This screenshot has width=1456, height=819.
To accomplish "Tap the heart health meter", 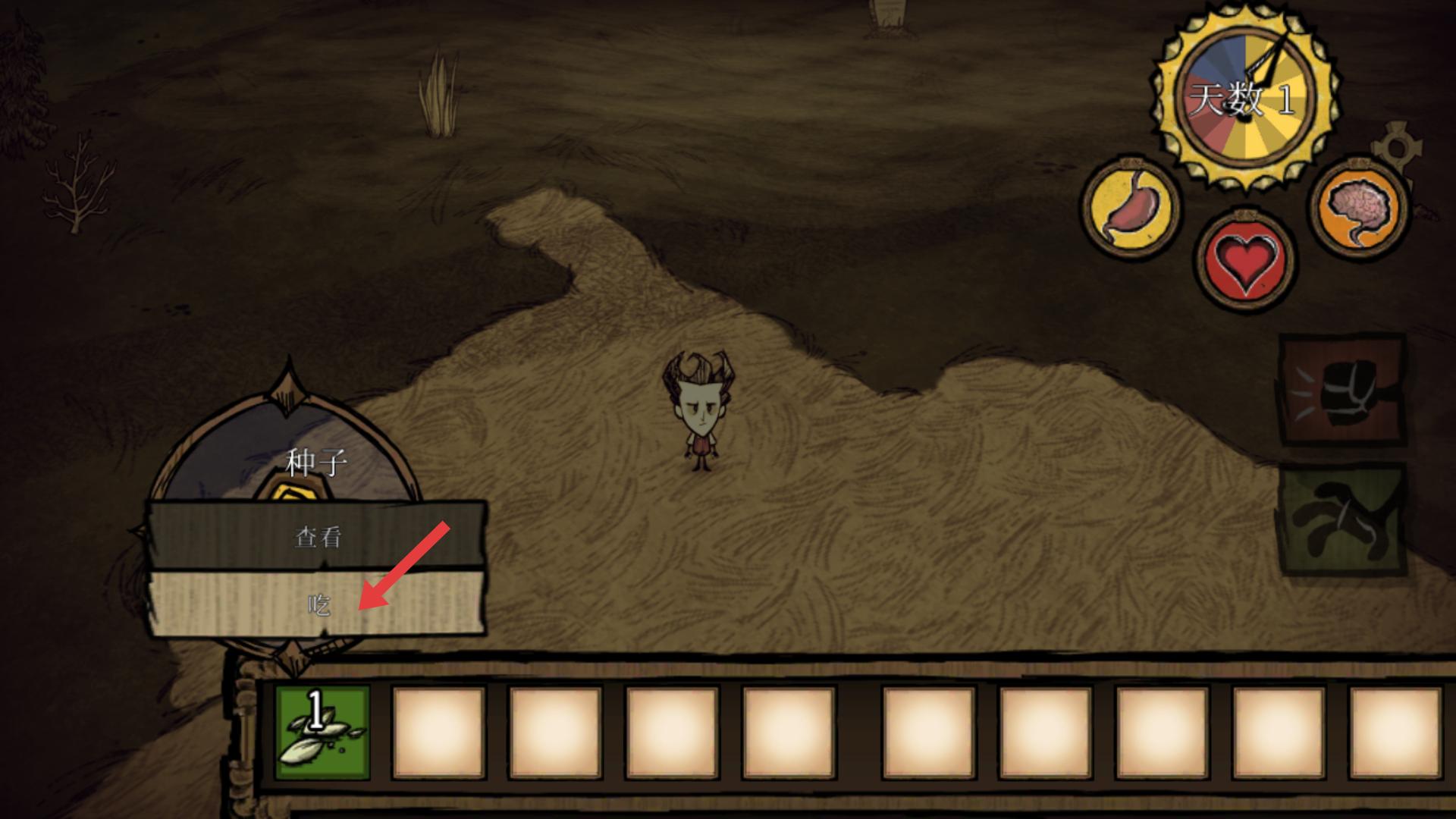I will [1244, 260].
